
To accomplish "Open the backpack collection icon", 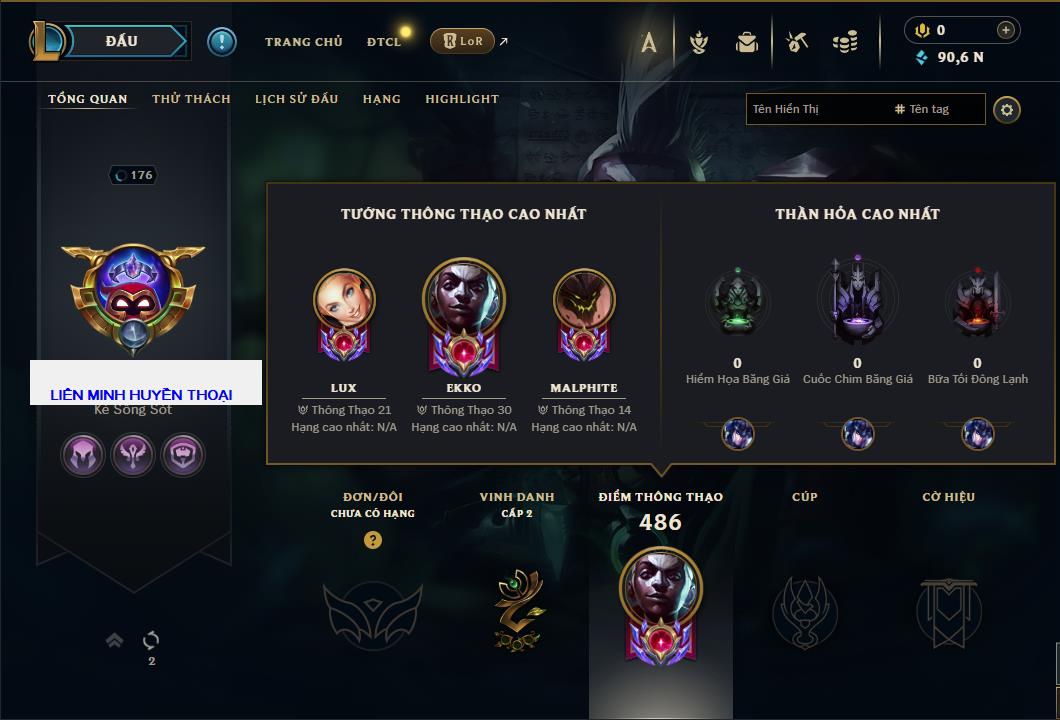I will pos(747,42).
